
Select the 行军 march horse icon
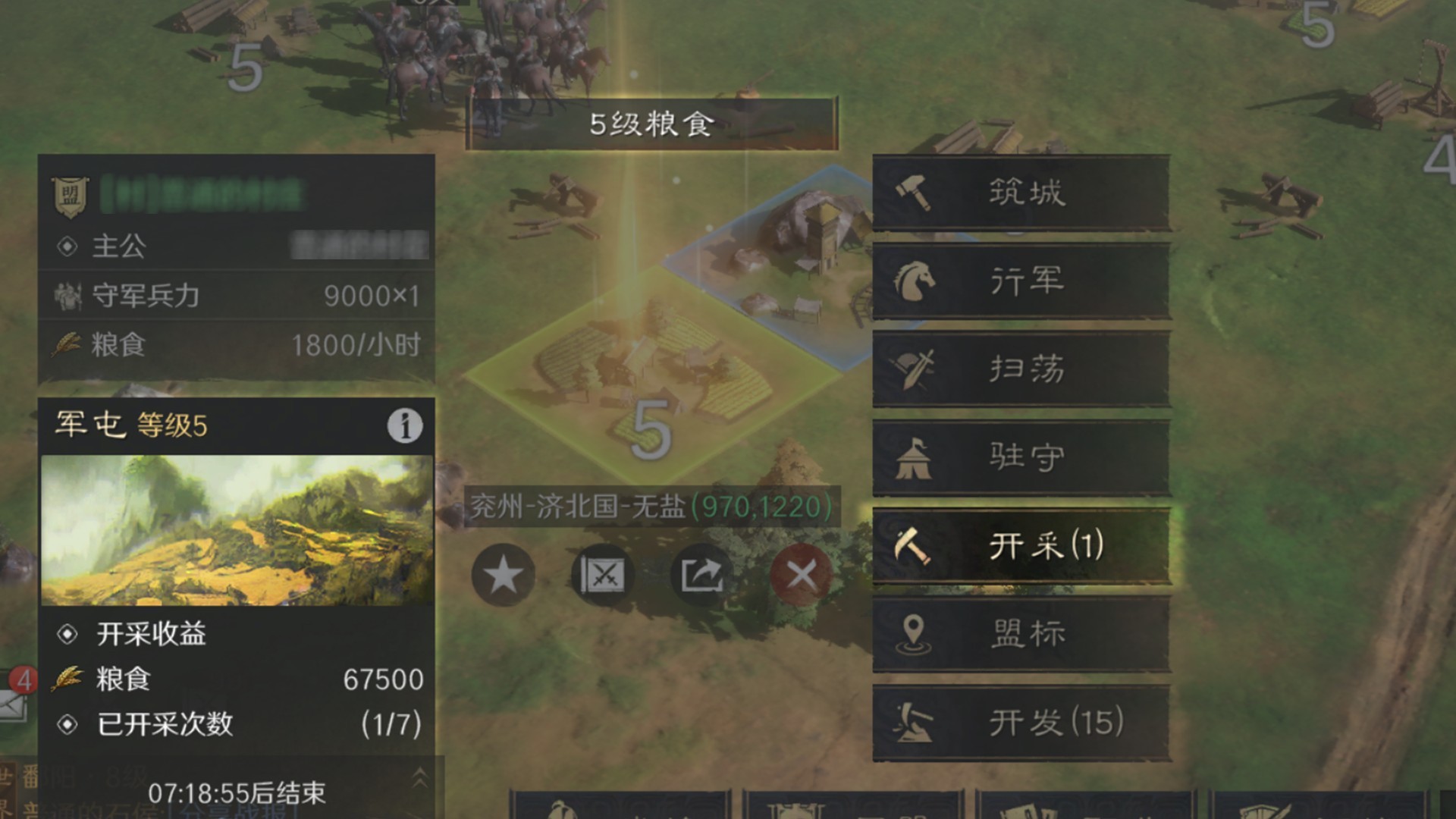coord(1021,281)
